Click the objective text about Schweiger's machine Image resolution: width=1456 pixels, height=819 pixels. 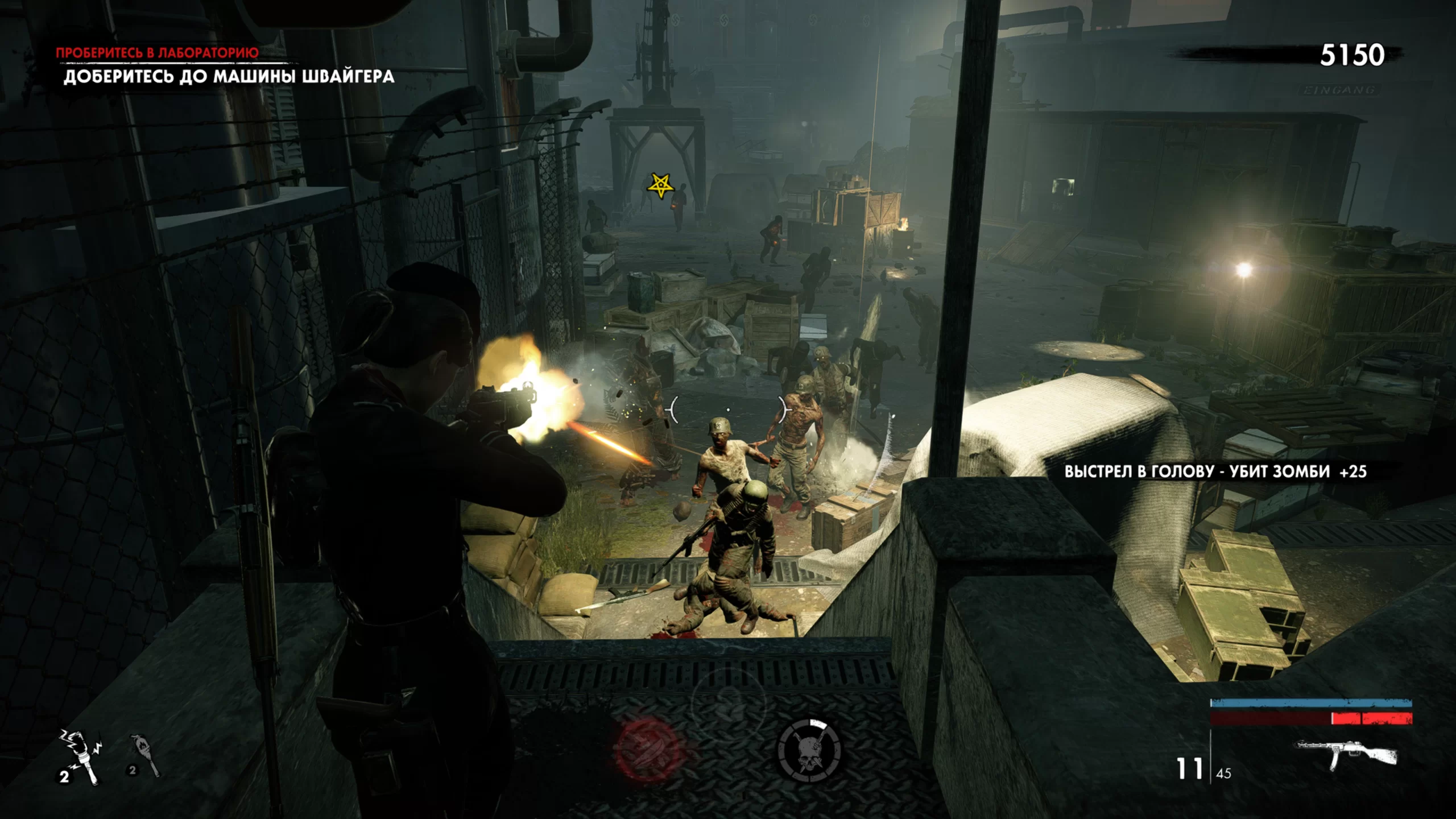pos(229,77)
